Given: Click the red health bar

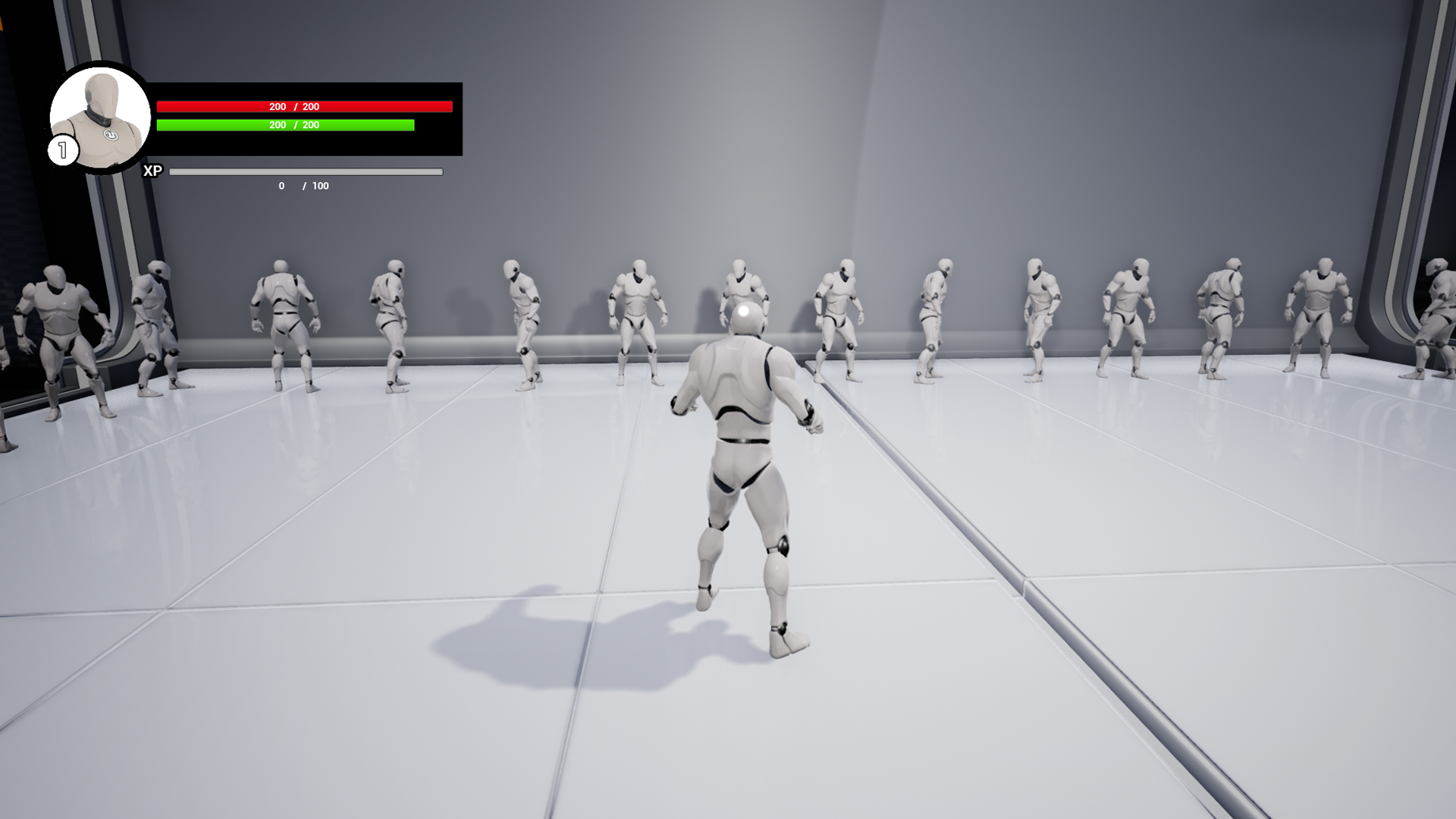Looking at the screenshot, I should coord(303,106).
